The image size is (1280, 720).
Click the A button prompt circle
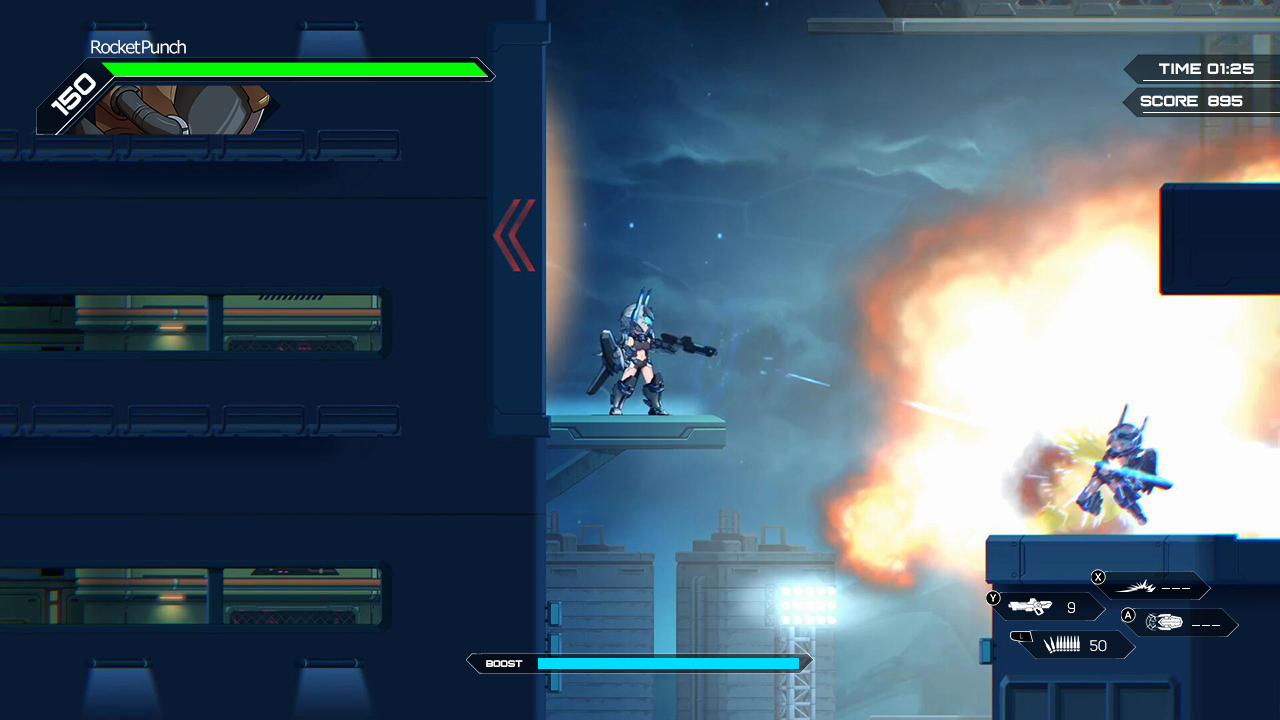tap(1128, 615)
